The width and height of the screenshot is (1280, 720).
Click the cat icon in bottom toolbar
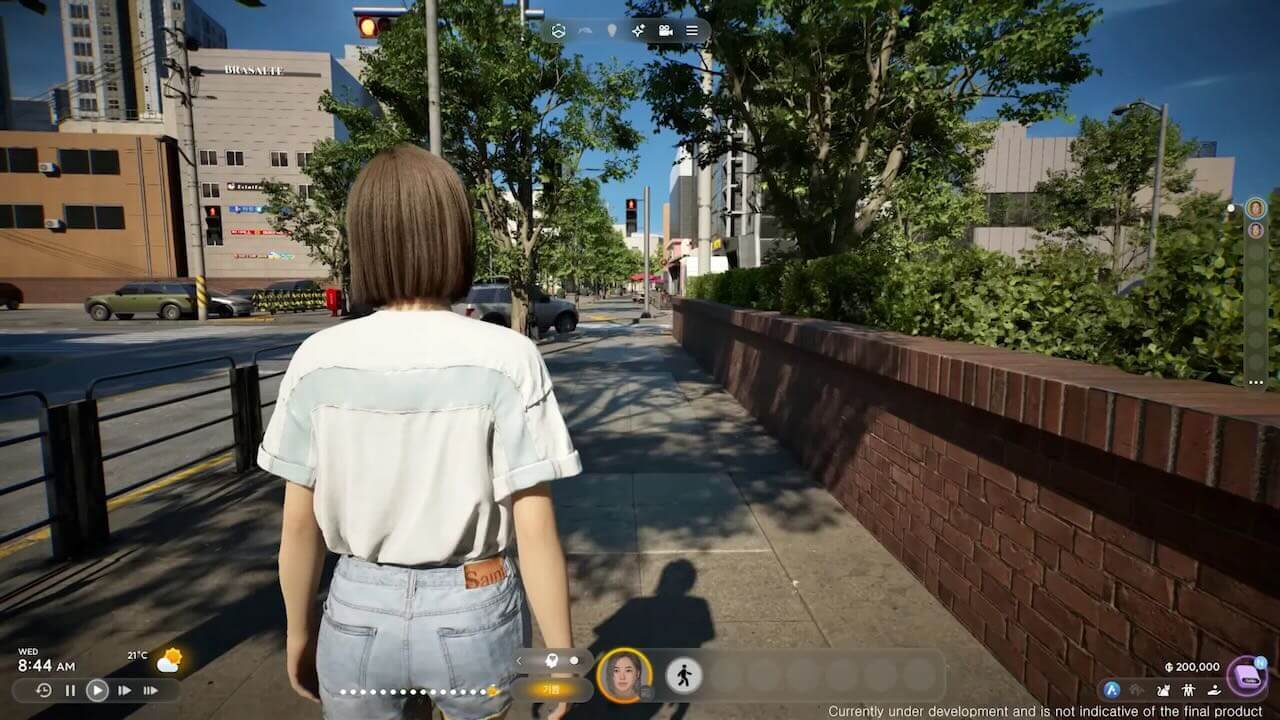click(x=1163, y=689)
